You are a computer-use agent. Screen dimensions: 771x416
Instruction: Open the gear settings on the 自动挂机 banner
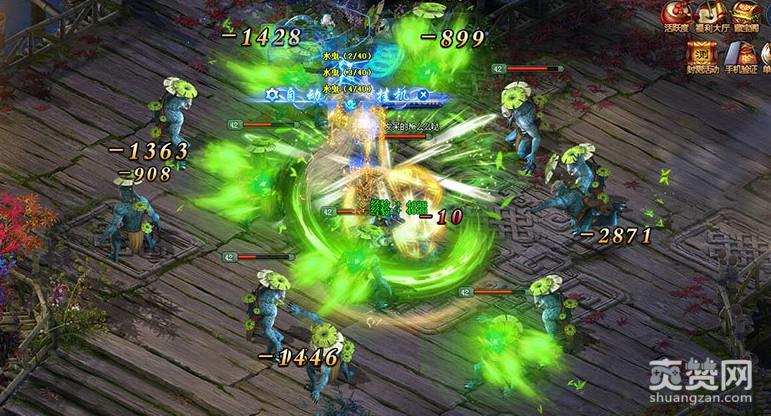tap(271, 93)
